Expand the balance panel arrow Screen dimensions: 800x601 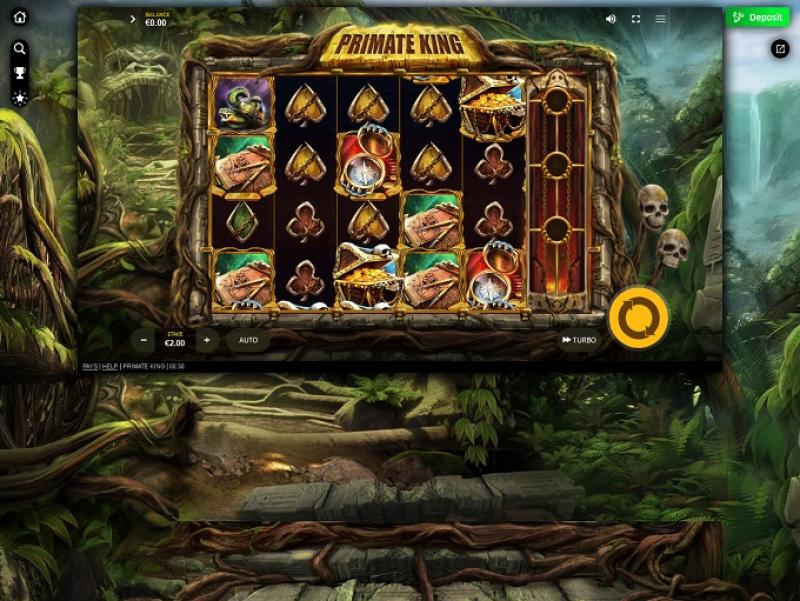coord(133,19)
